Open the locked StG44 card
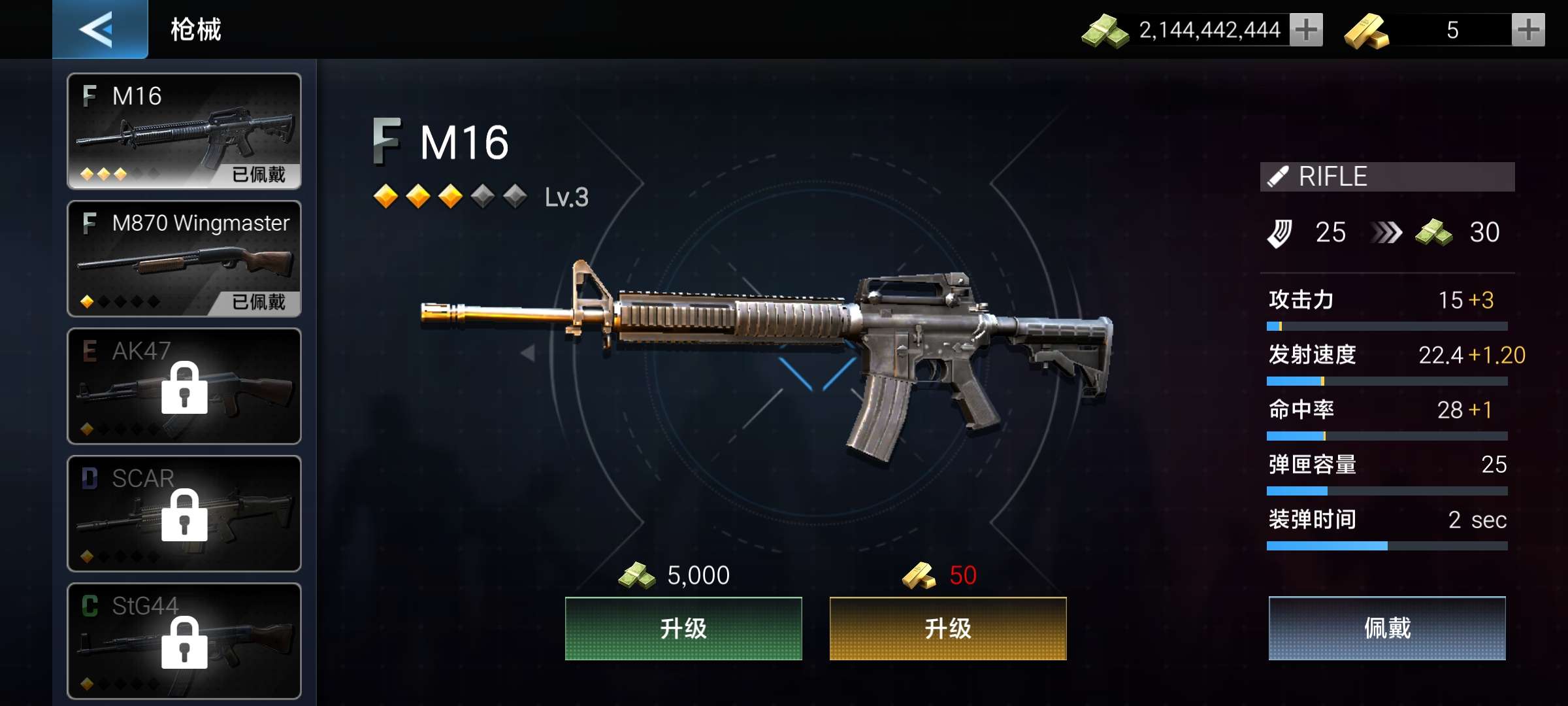The image size is (1568, 706). (x=184, y=641)
